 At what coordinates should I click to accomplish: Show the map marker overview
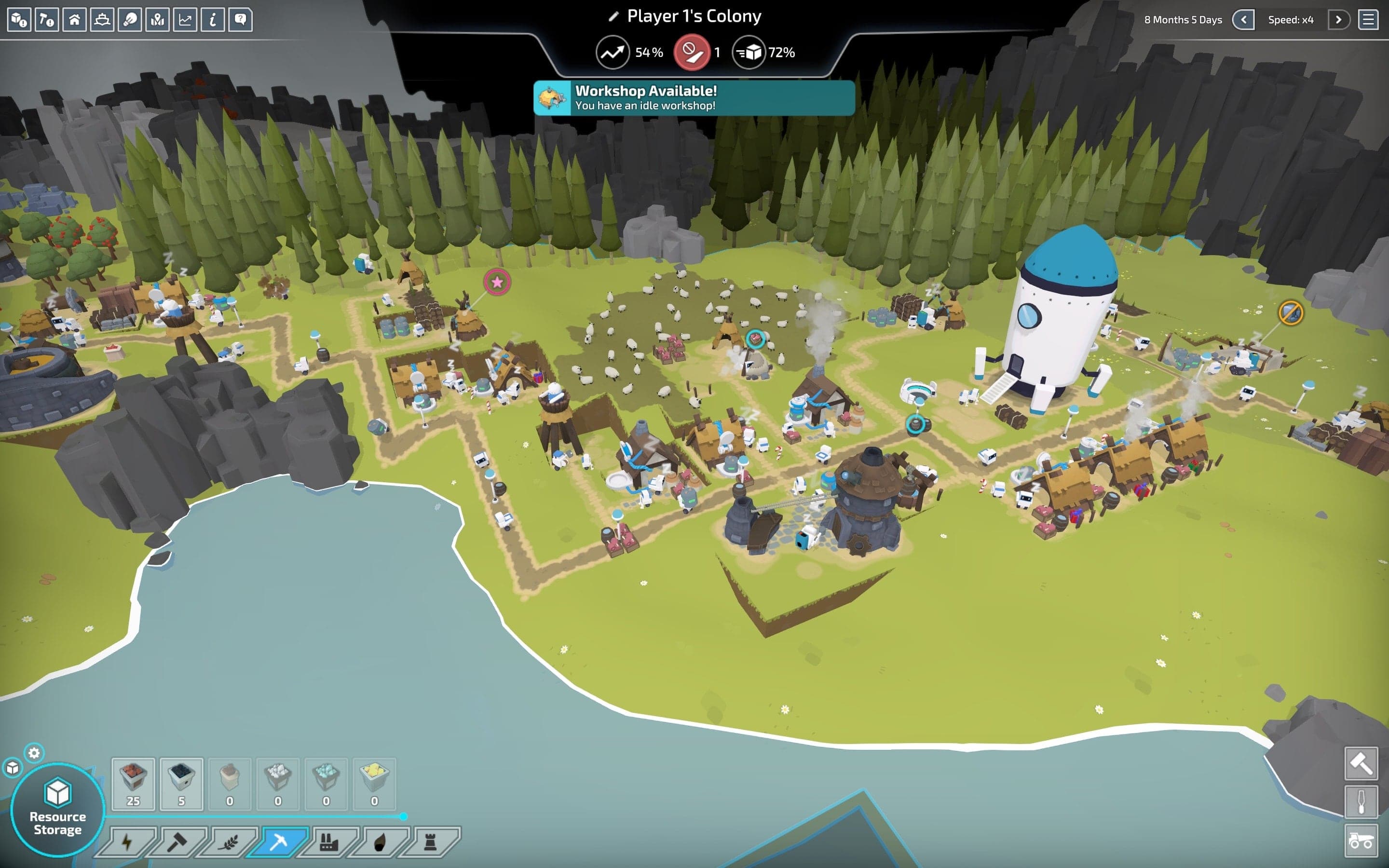[157, 20]
